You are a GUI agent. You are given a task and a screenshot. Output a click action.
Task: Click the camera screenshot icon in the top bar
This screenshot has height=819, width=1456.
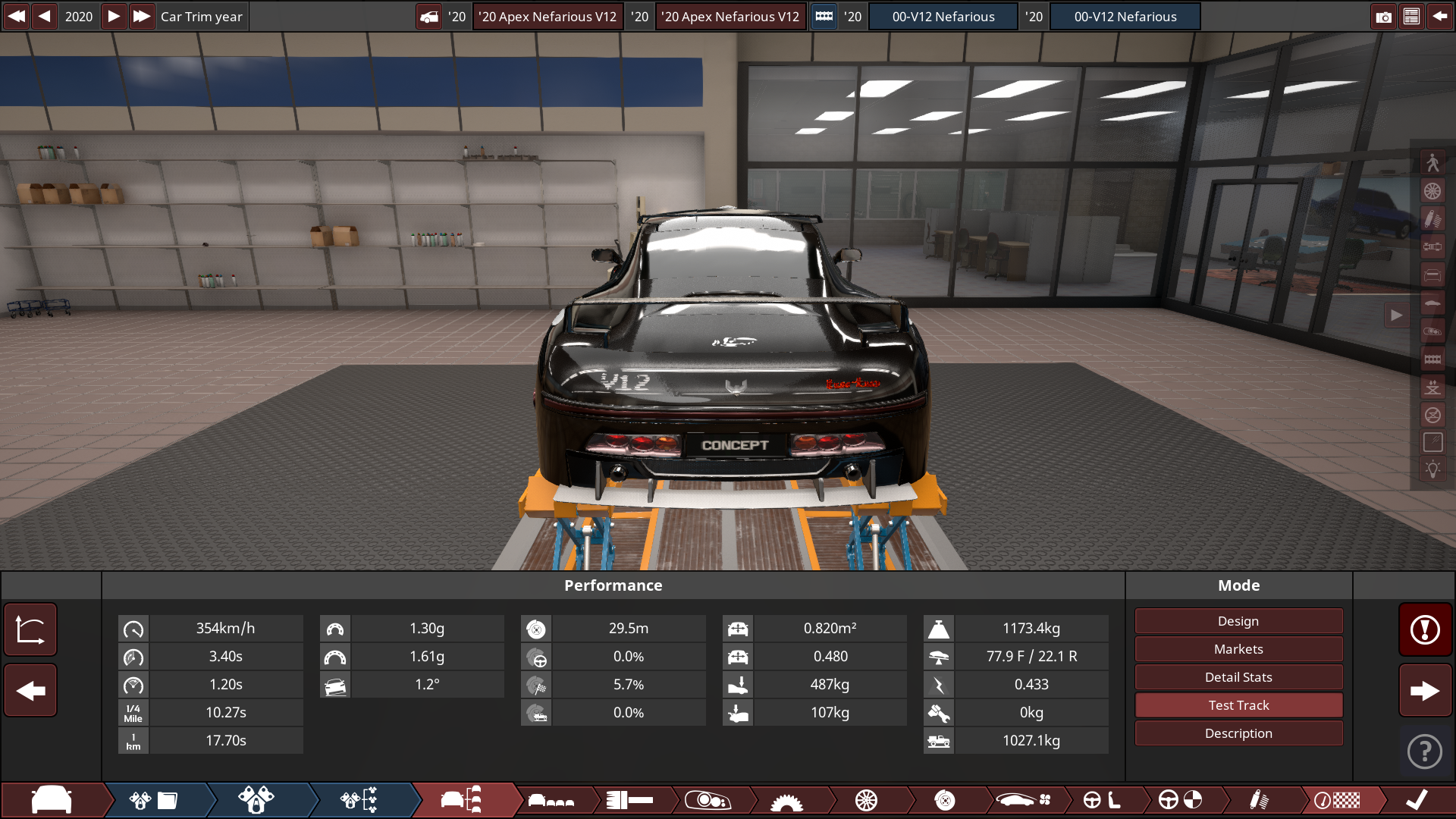click(x=1384, y=16)
